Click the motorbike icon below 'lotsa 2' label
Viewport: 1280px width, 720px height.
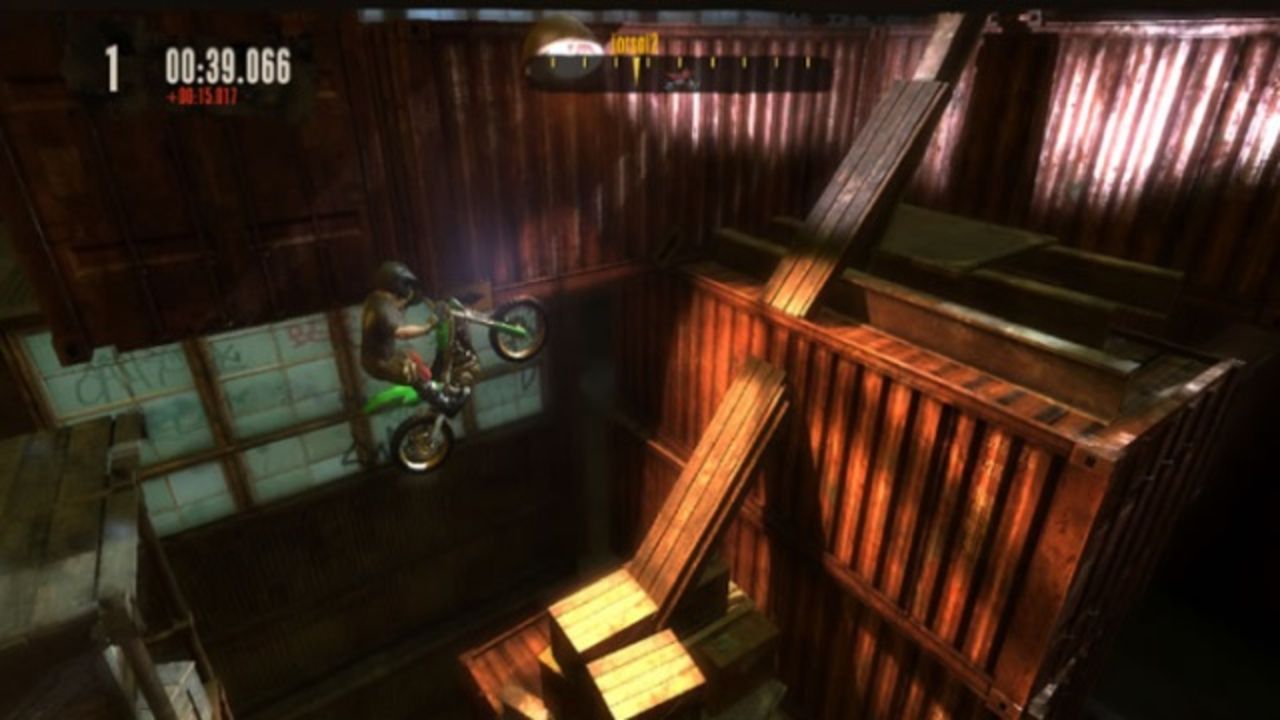click(680, 82)
